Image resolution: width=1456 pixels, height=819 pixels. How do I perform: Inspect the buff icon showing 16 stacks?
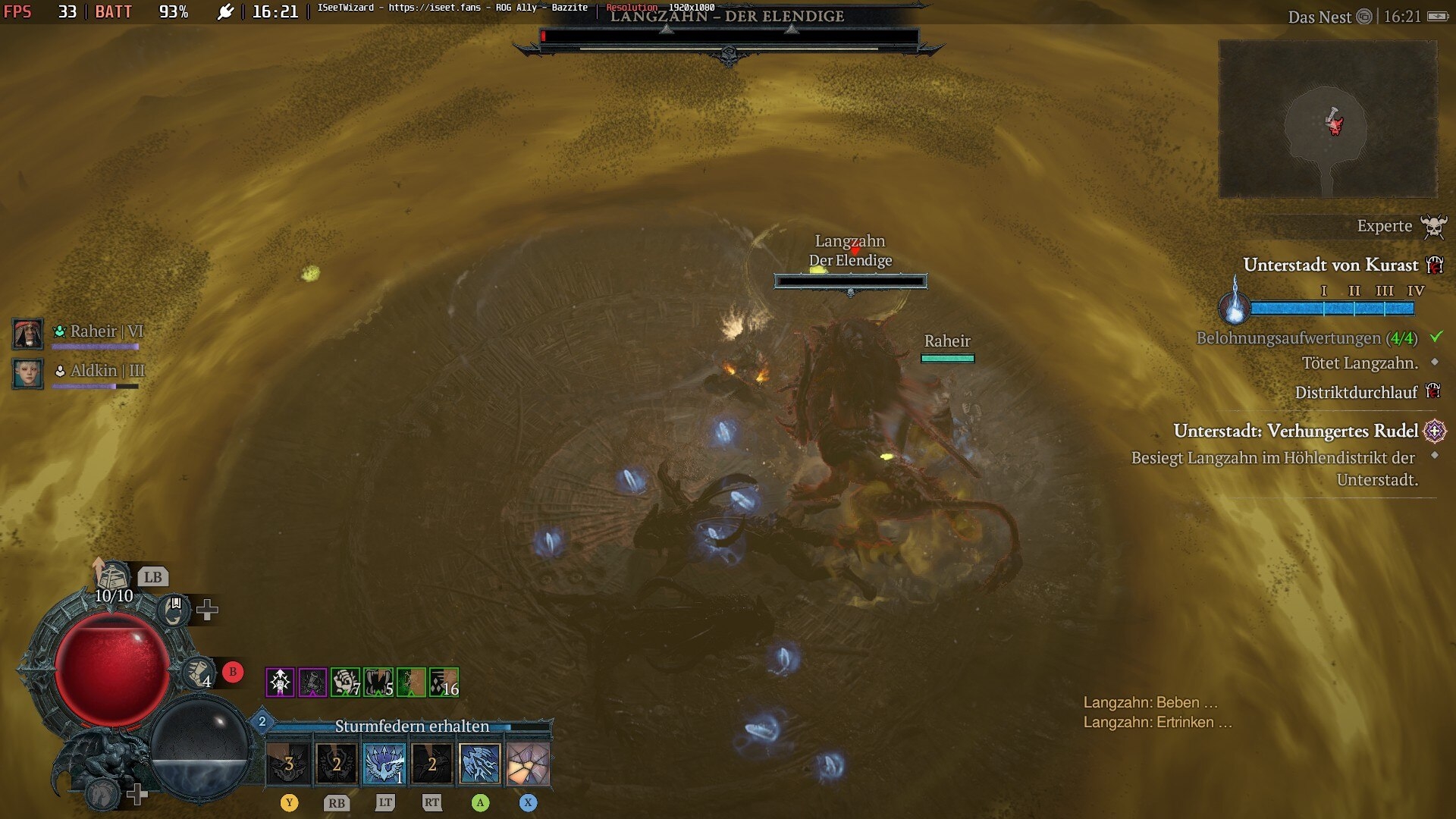(444, 682)
